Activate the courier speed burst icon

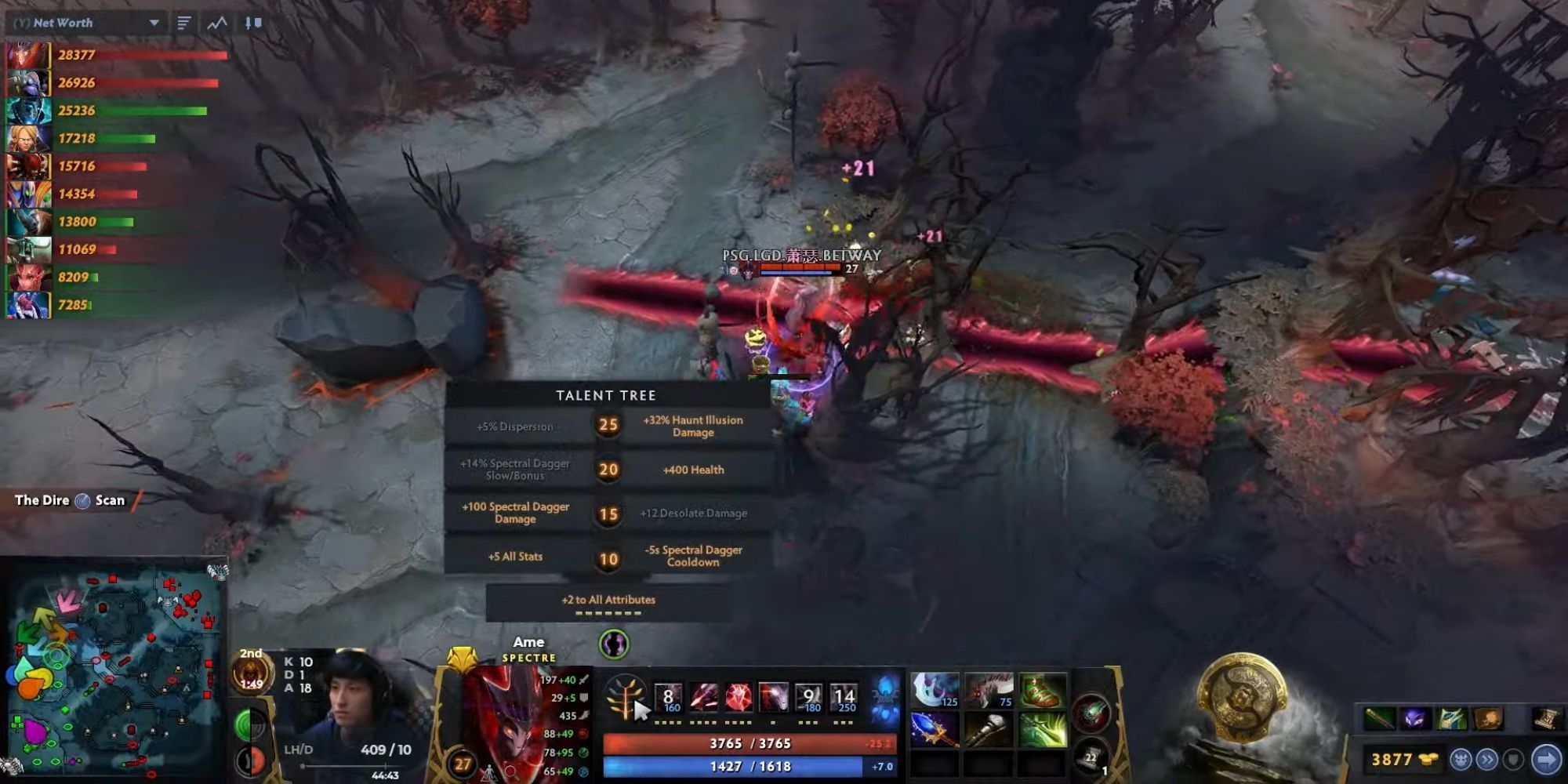click(1486, 760)
